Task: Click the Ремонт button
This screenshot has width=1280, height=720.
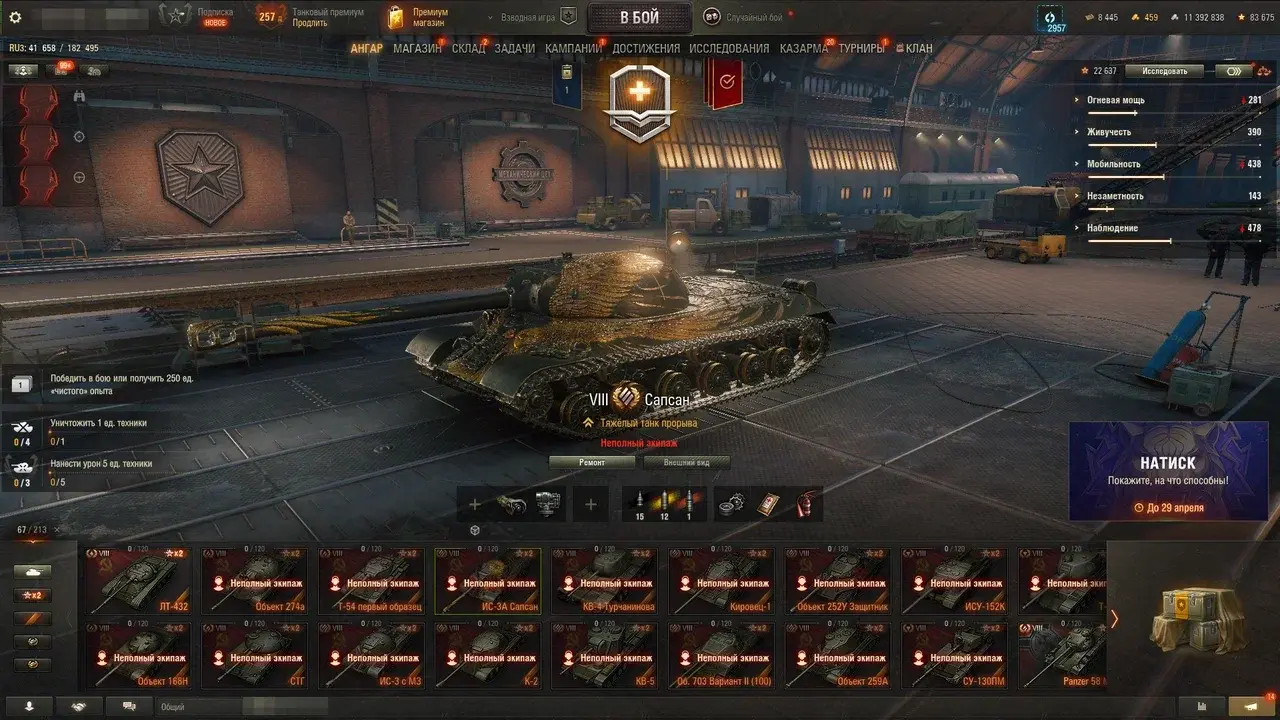Action: (591, 463)
